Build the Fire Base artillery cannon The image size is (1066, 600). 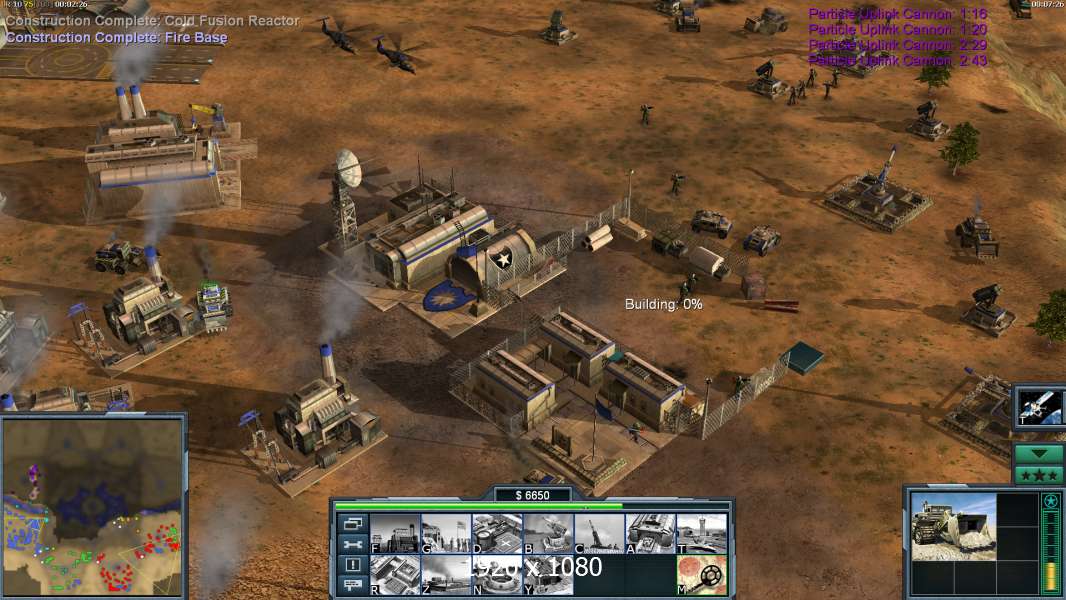pyautogui.click(x=599, y=534)
